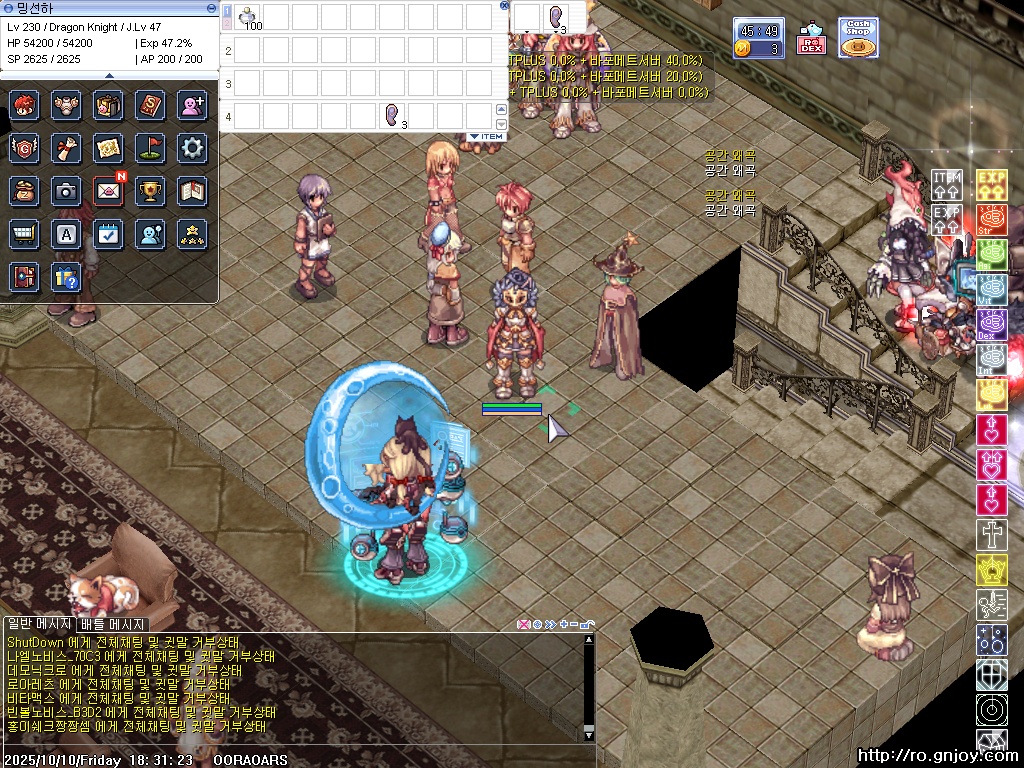Image resolution: width=1024 pixels, height=768 pixels.
Task: Select the hotbar row 1 item with count 100
Action: pyautogui.click(x=246, y=17)
